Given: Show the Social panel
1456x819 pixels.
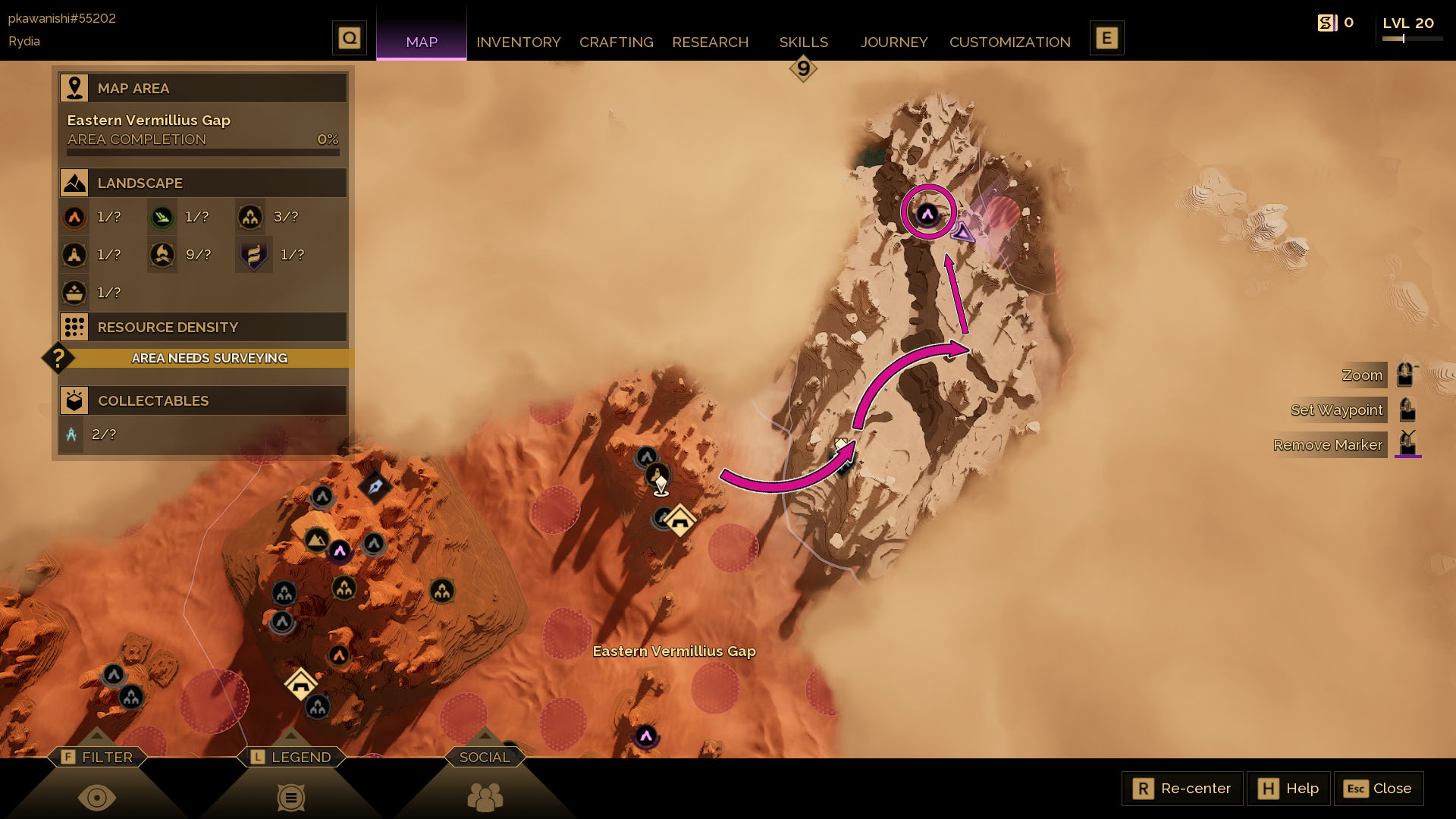Looking at the screenshot, I should (x=485, y=757).
